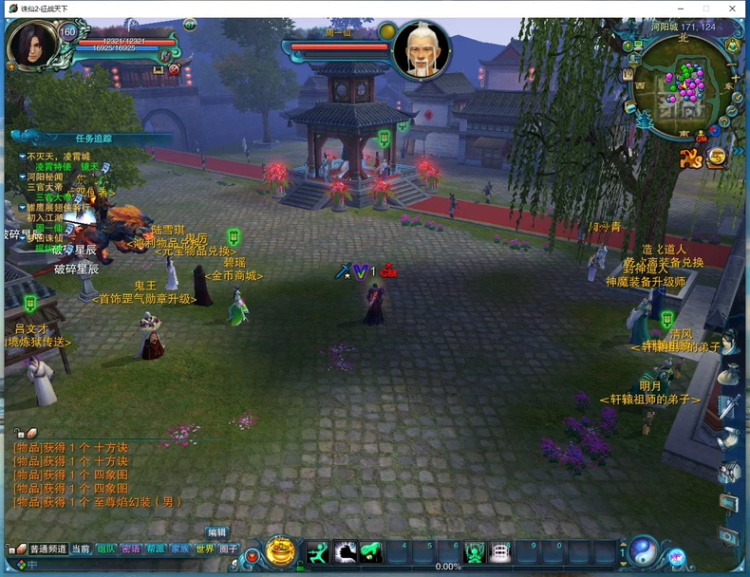Click the PVP mode icon
The width and height of the screenshot is (750, 577).
tap(690, 158)
